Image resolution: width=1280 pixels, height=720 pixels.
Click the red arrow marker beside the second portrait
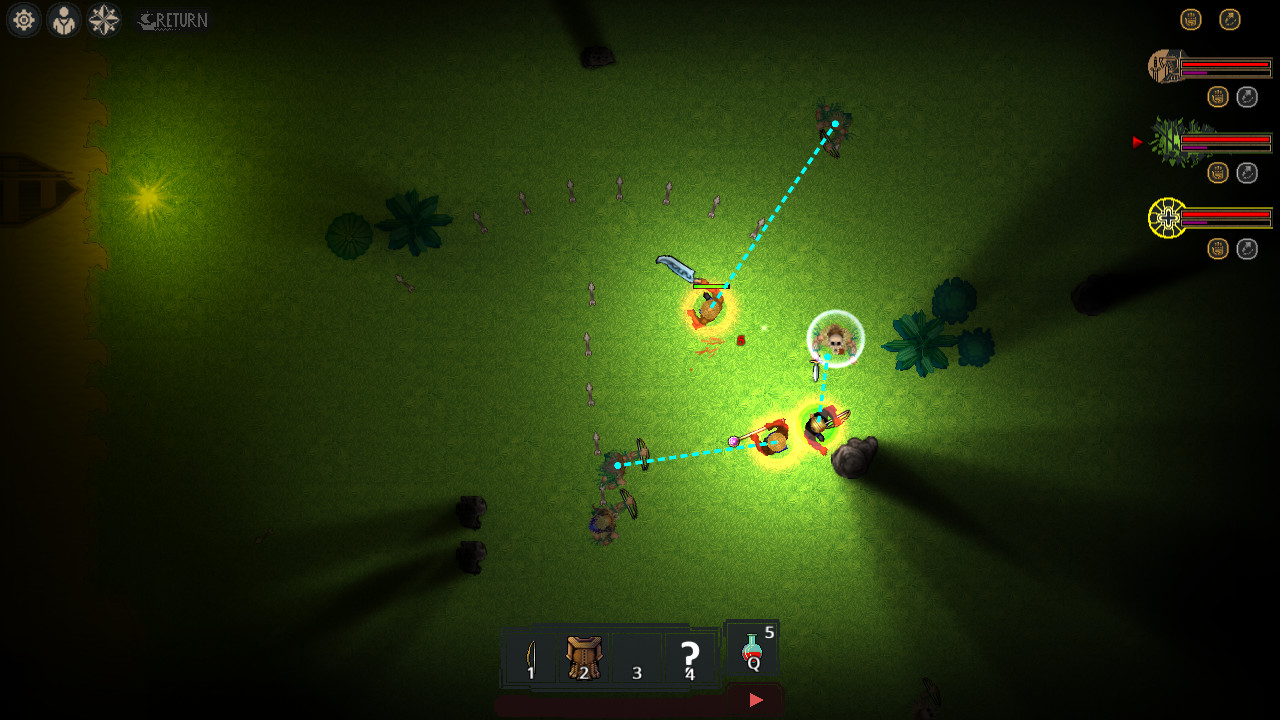pos(1137,142)
